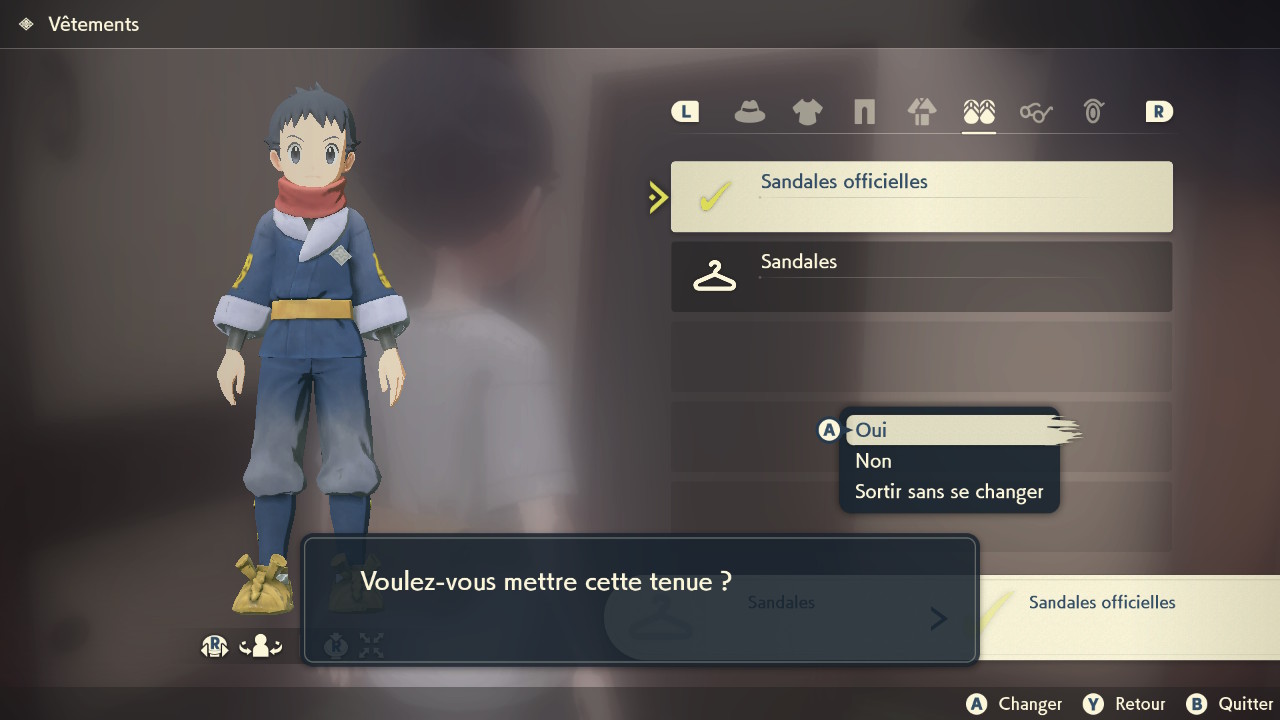Choose the "Sandales" row with hanger icon
The height and width of the screenshot is (720, 1280).
coord(921,276)
